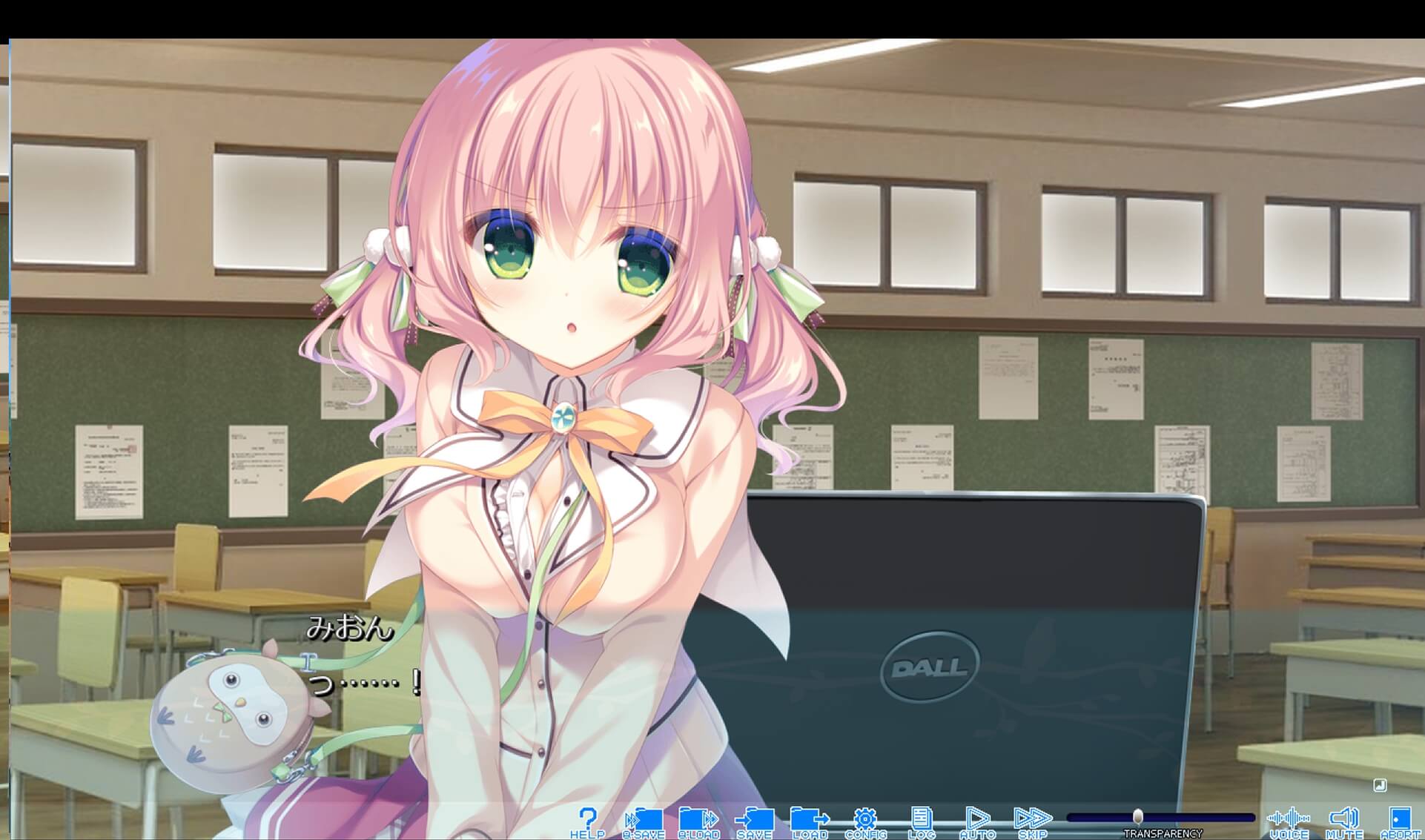The height and width of the screenshot is (840, 1425).
Task: Quick load using the Q.LOAD icon
Action: pyautogui.click(x=695, y=817)
